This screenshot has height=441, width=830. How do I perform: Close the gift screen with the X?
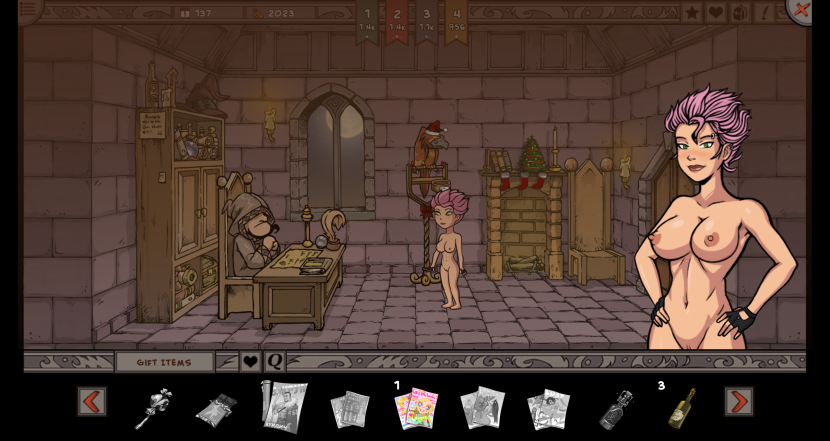800,9
